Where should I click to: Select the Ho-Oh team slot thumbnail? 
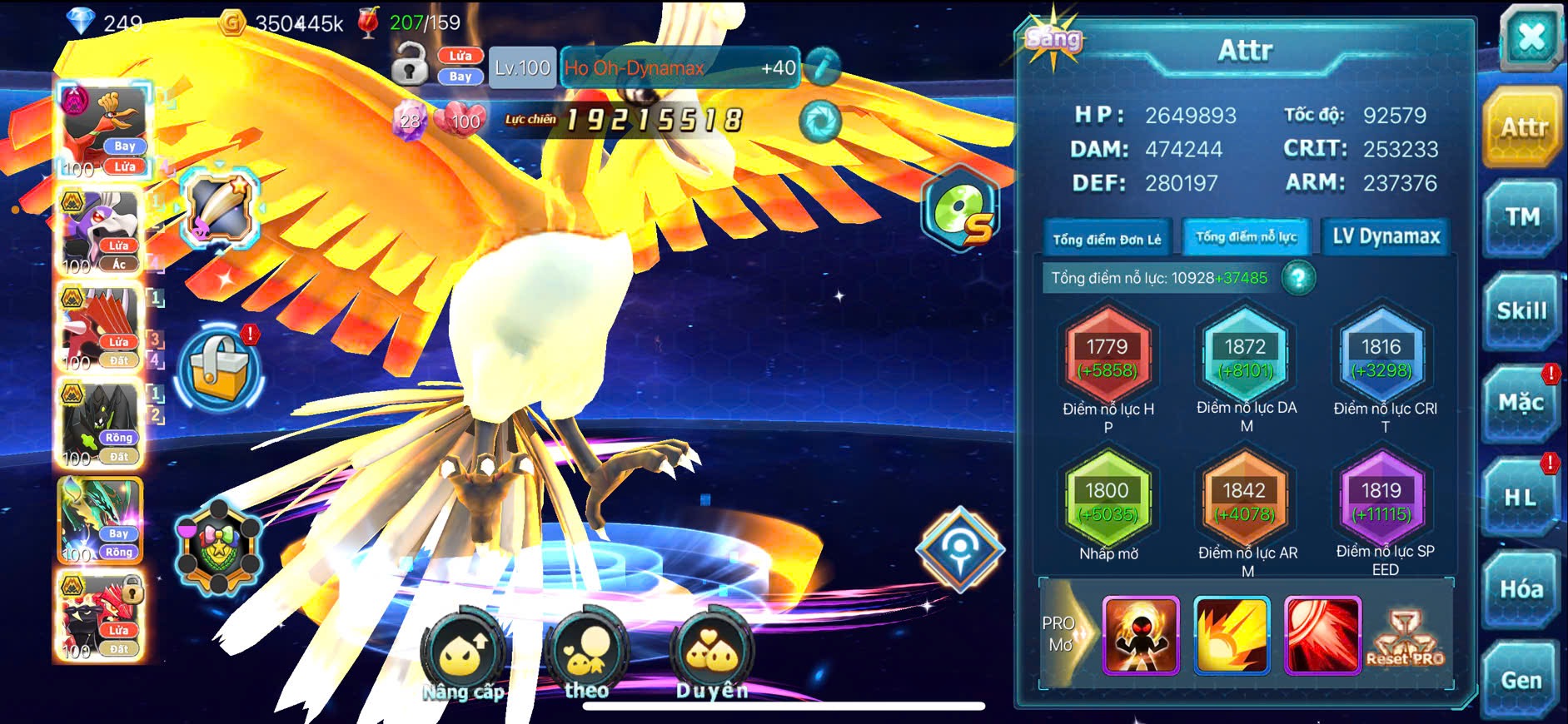pyautogui.click(x=103, y=127)
